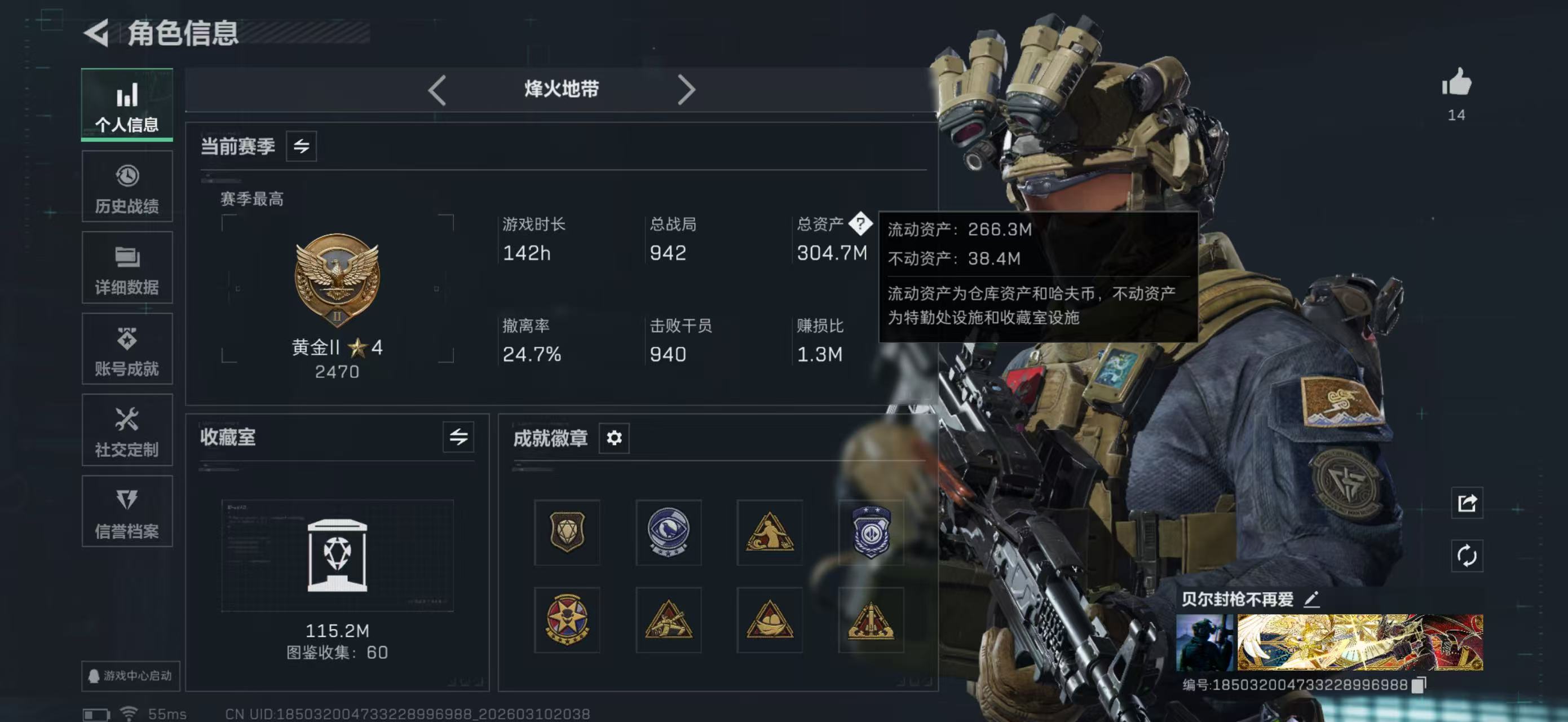This screenshot has width=1568, height=722.
Task: Open the 收藏室 display case thumbnail
Action: 337,554
